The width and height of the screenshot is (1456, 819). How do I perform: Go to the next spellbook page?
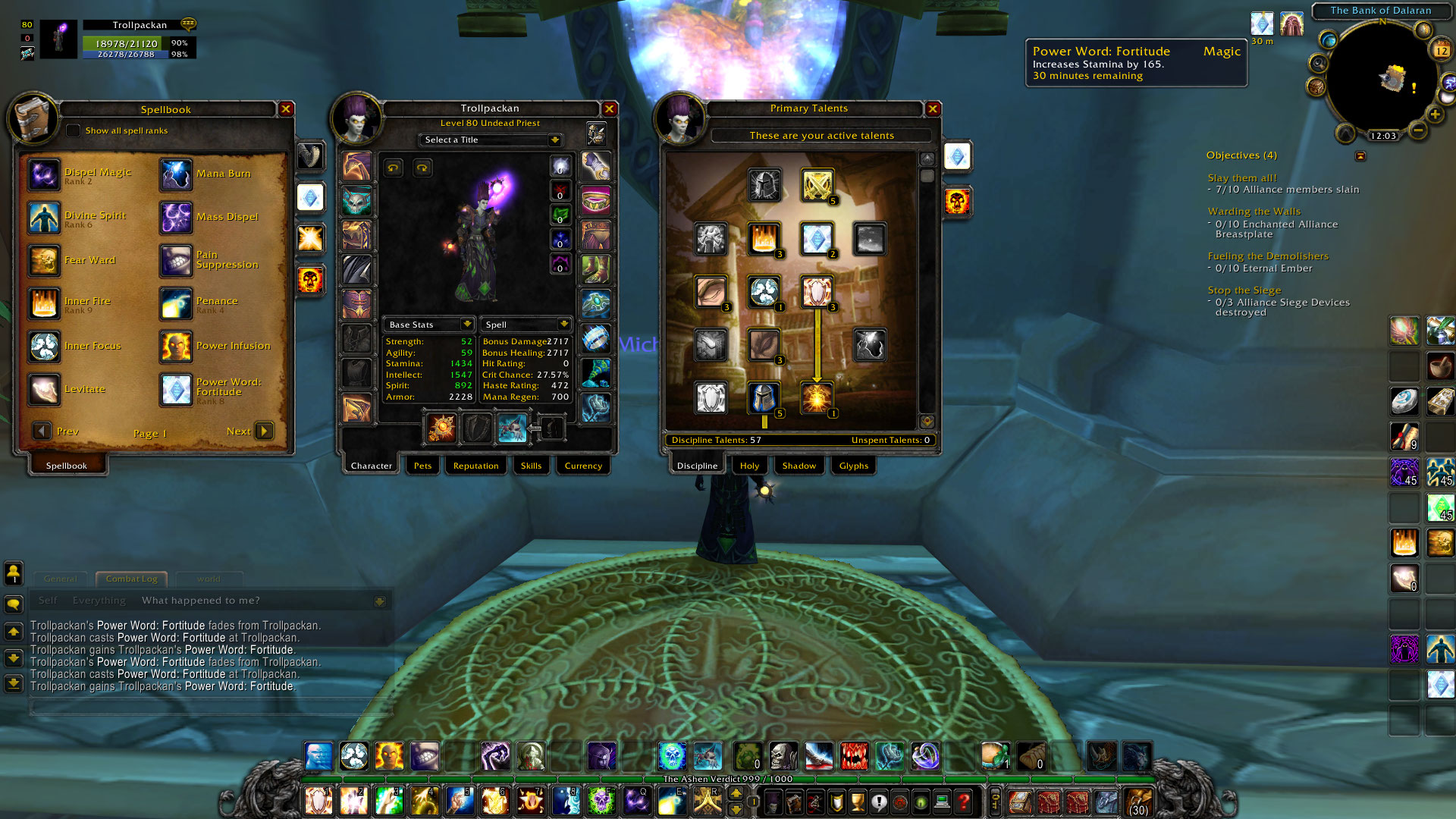[263, 431]
